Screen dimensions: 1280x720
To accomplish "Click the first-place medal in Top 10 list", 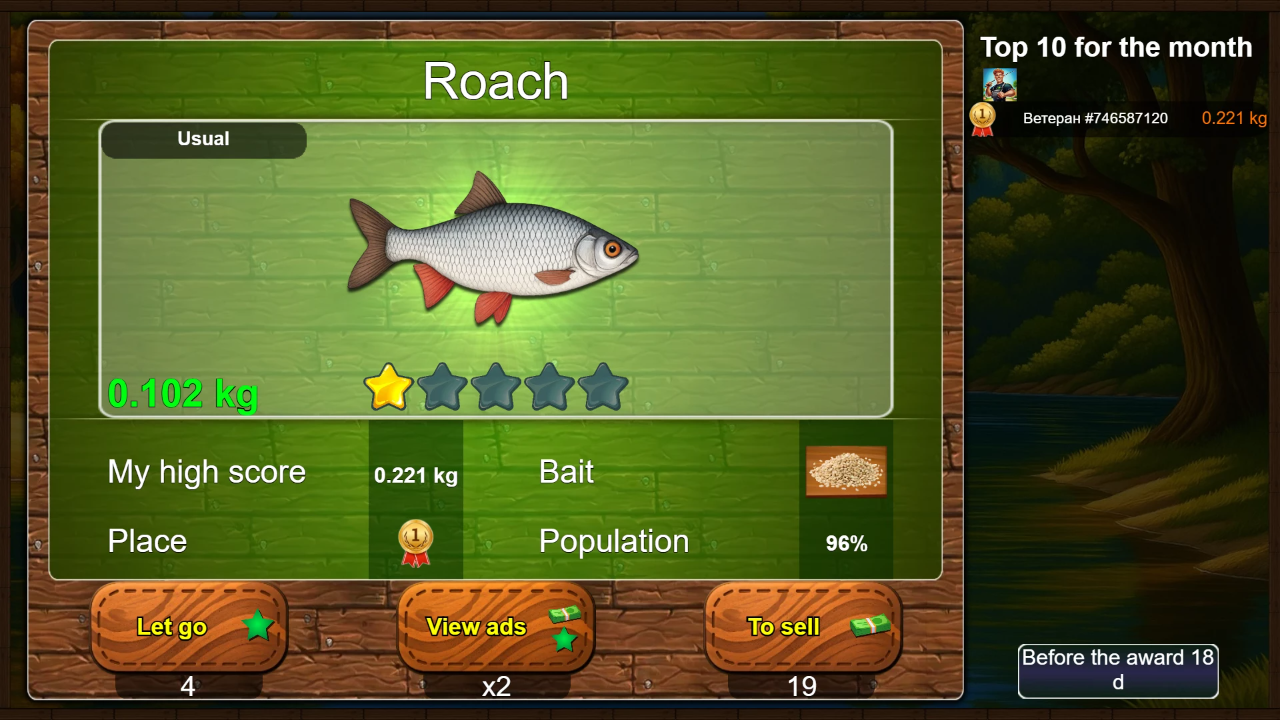I will click(982, 117).
